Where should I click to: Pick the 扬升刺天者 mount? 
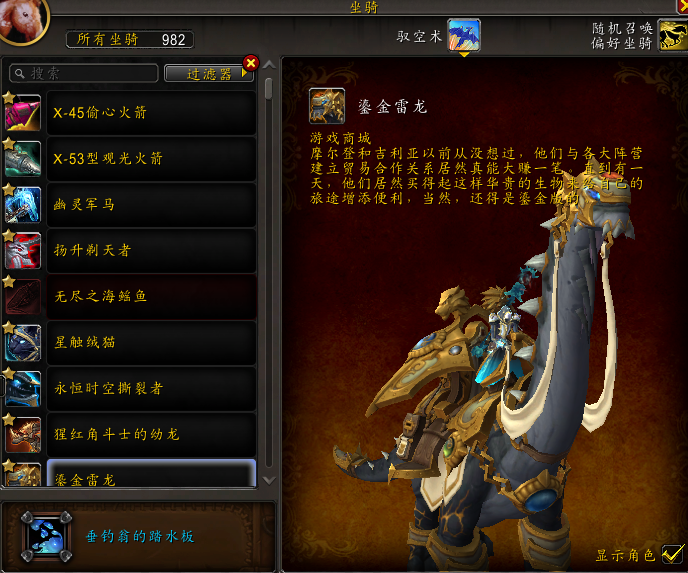click(x=150, y=251)
